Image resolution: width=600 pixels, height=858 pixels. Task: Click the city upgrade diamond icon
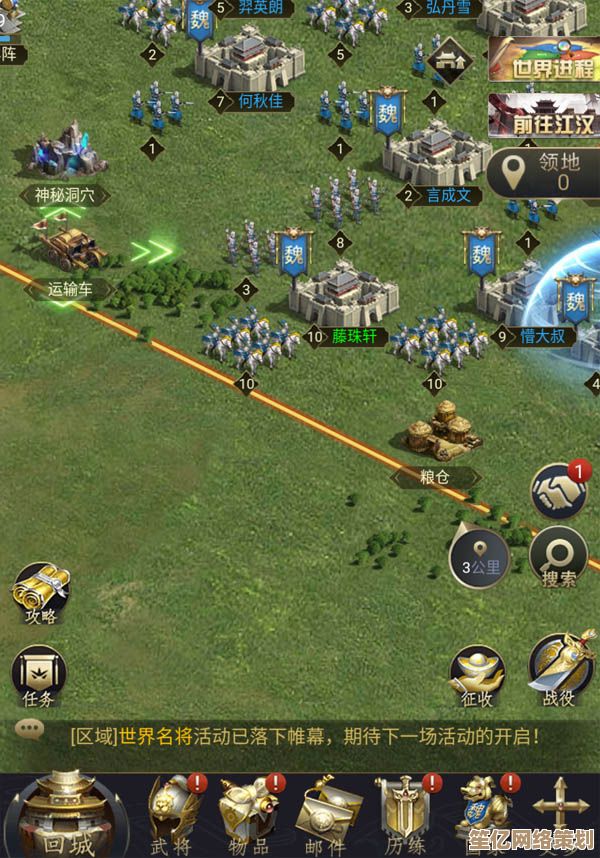coord(449,59)
